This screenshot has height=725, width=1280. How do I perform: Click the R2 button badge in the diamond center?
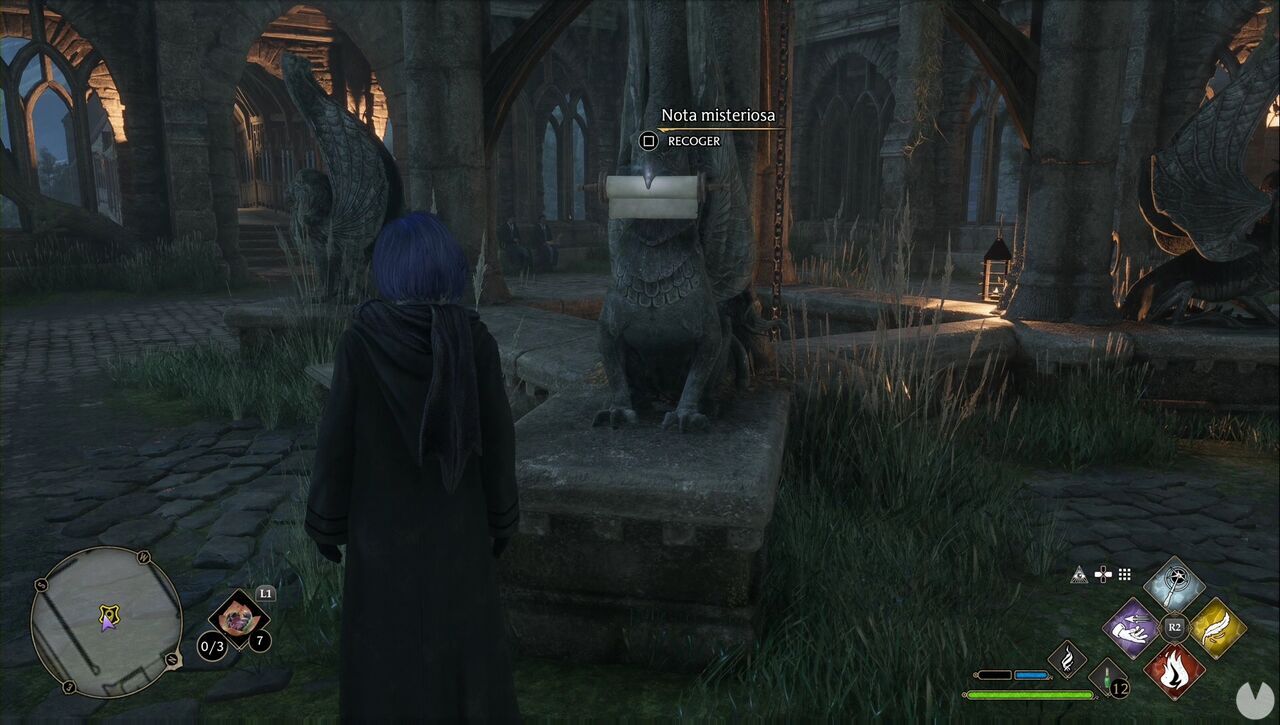(x=1173, y=625)
